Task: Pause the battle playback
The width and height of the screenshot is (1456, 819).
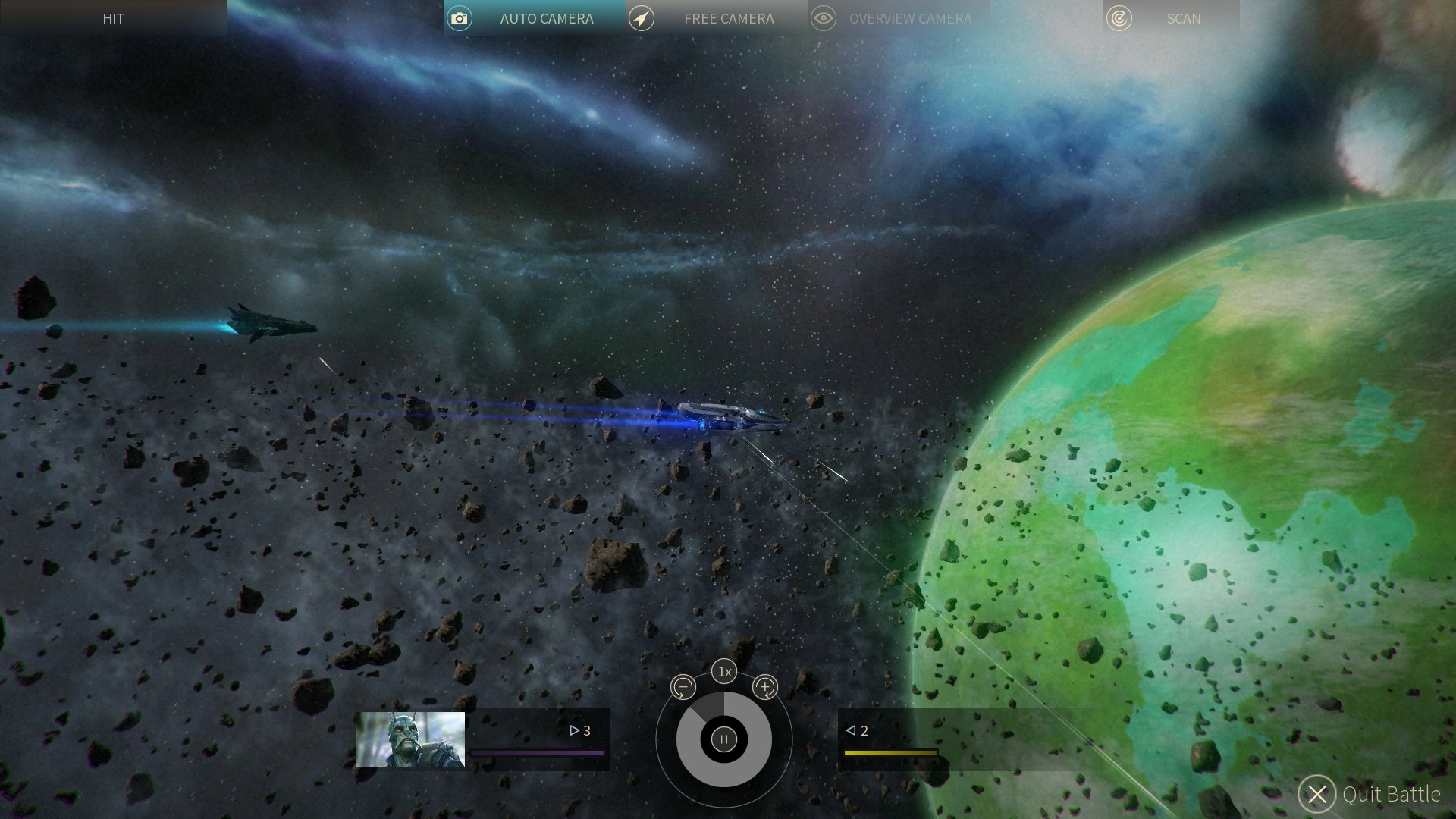Action: click(724, 739)
